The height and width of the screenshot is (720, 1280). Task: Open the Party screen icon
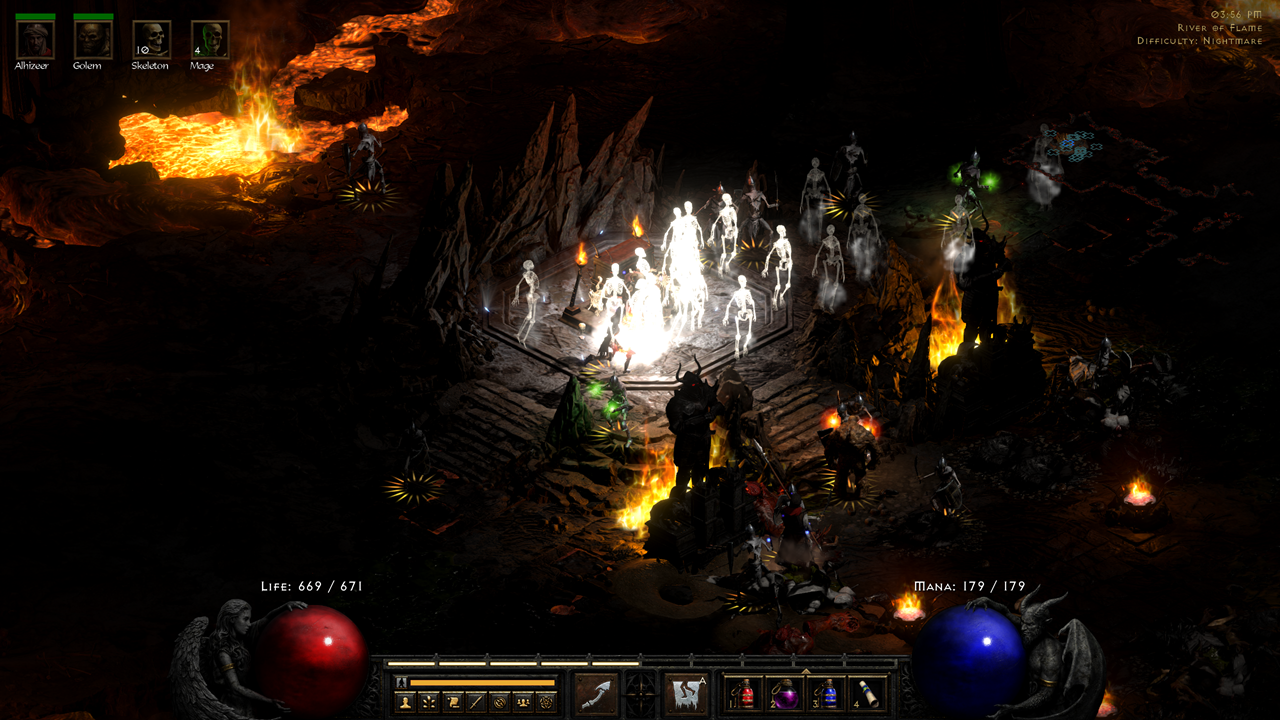coord(524,703)
